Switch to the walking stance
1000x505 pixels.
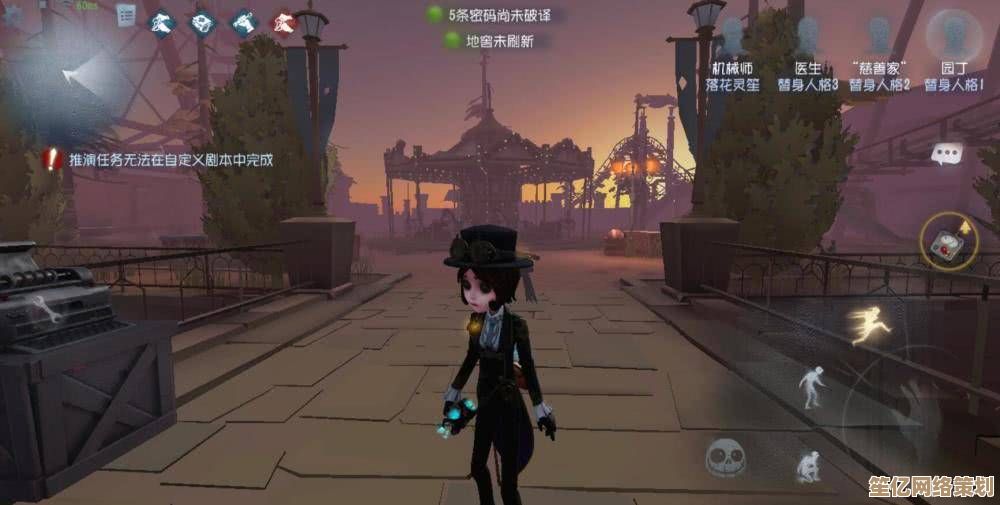coord(809,386)
